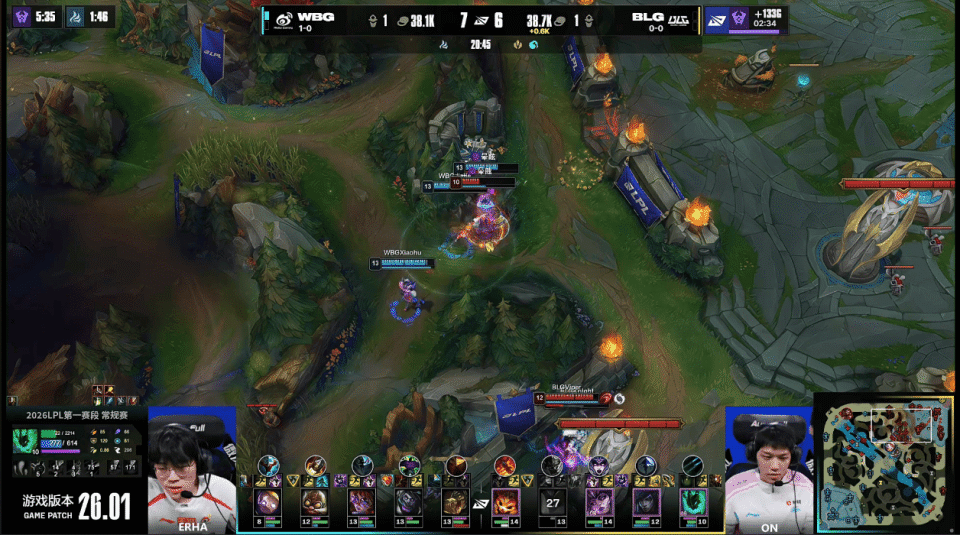Click the BLG team logo on scoreboard
The width and height of the screenshot is (960, 535).
point(680,19)
